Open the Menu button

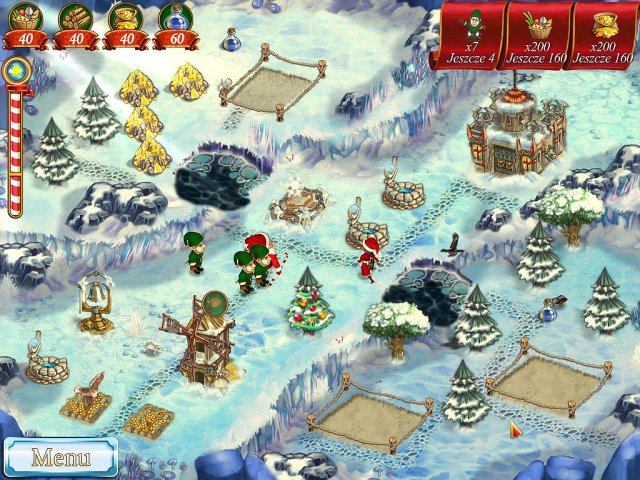pos(60,458)
